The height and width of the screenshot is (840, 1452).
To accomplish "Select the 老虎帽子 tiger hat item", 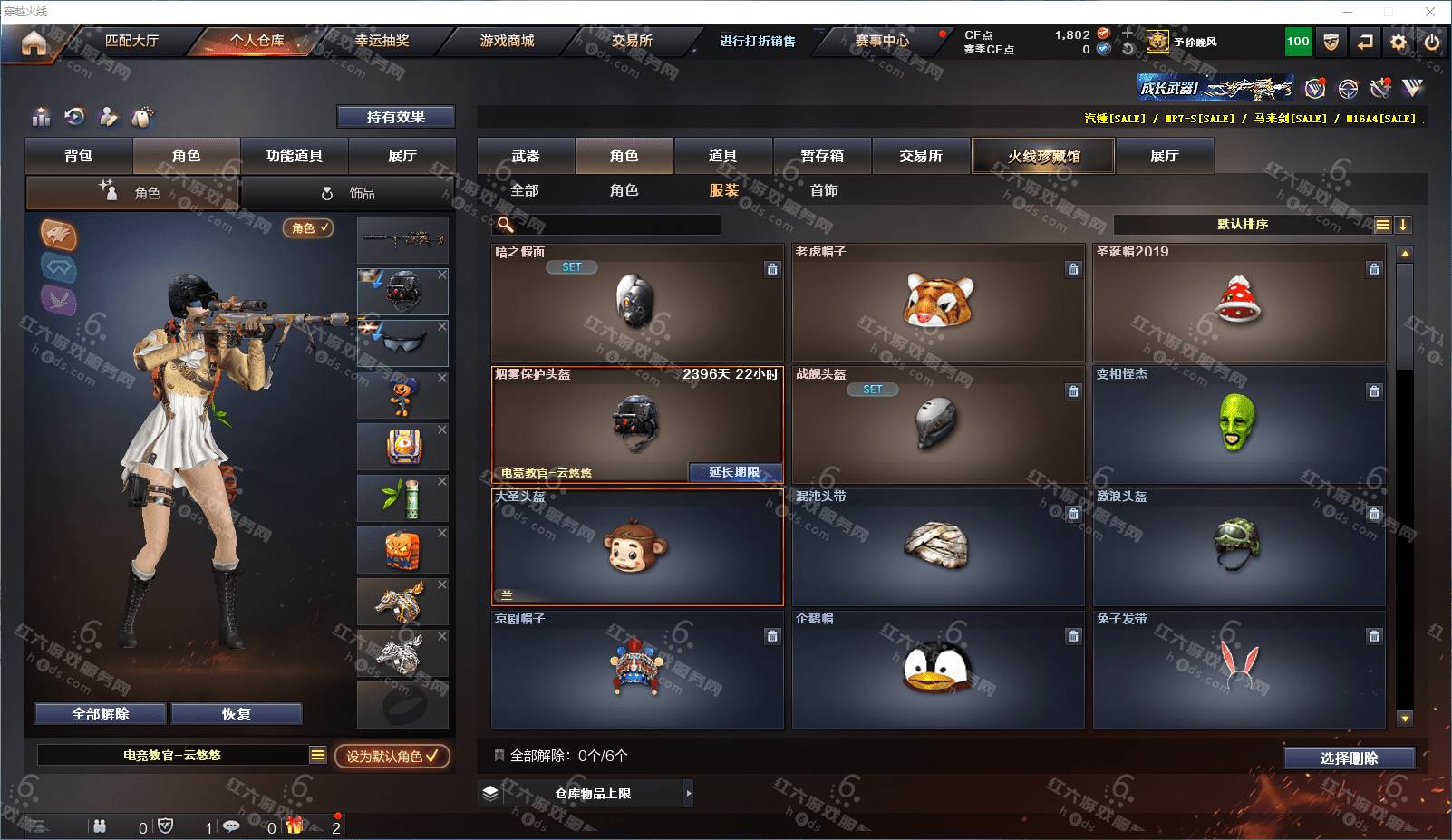I will (938, 303).
